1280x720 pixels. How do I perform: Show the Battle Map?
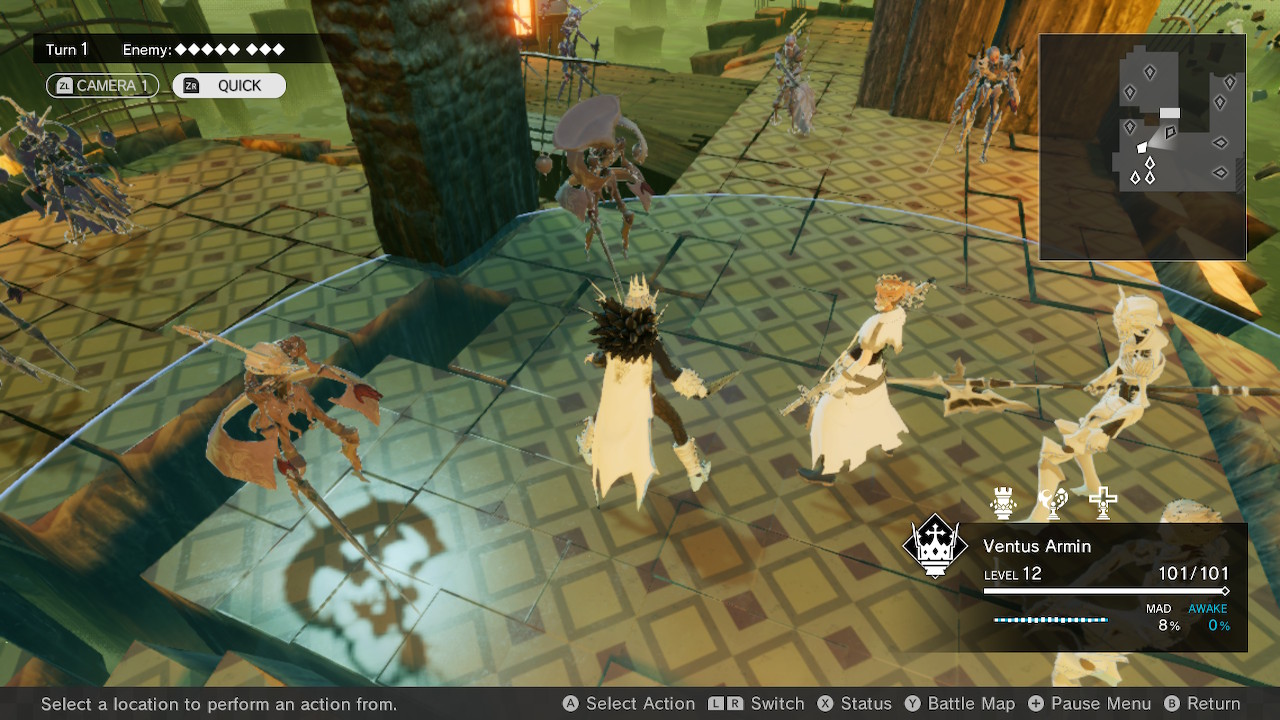959,704
